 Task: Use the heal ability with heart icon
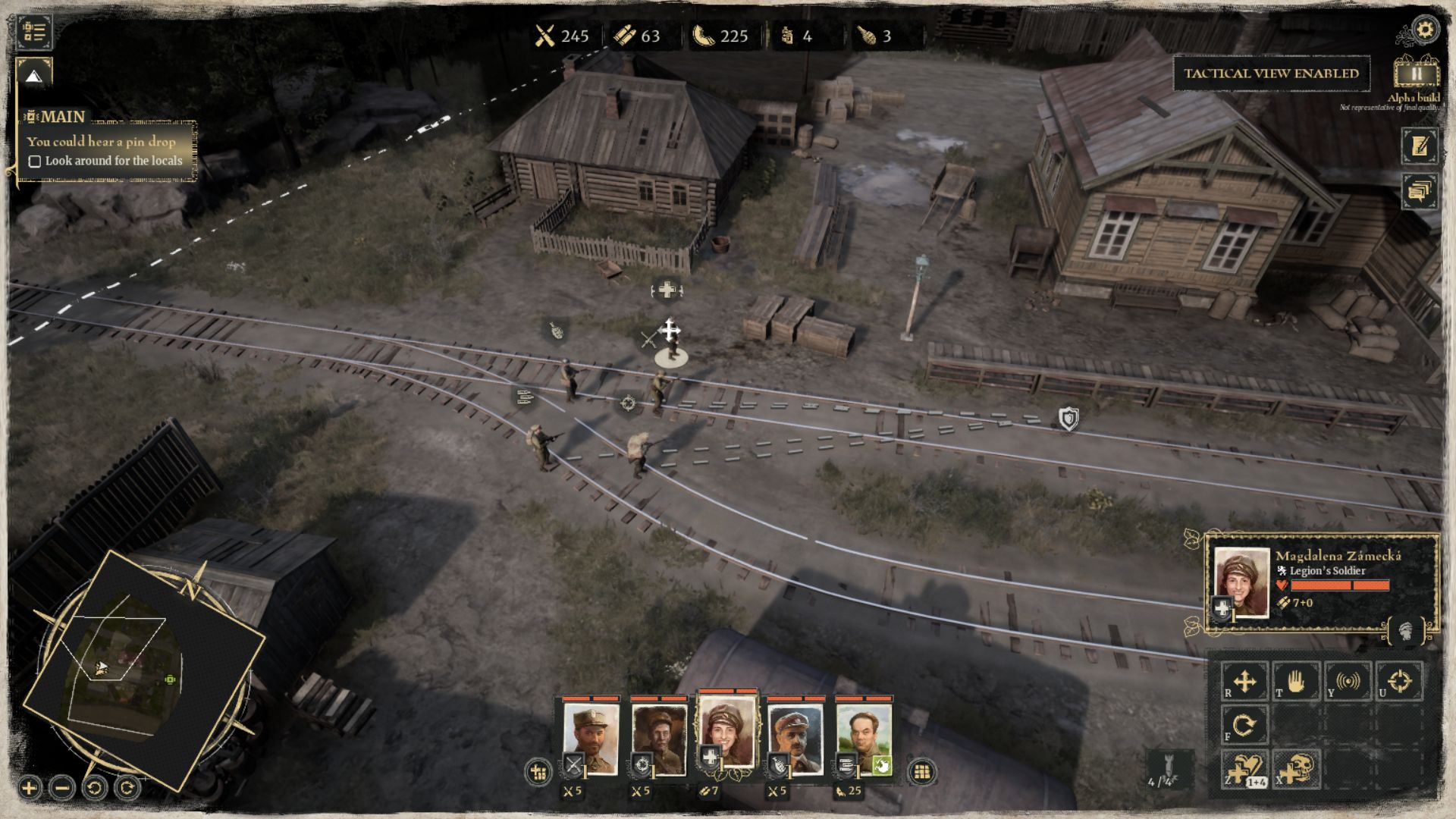pos(1244,769)
